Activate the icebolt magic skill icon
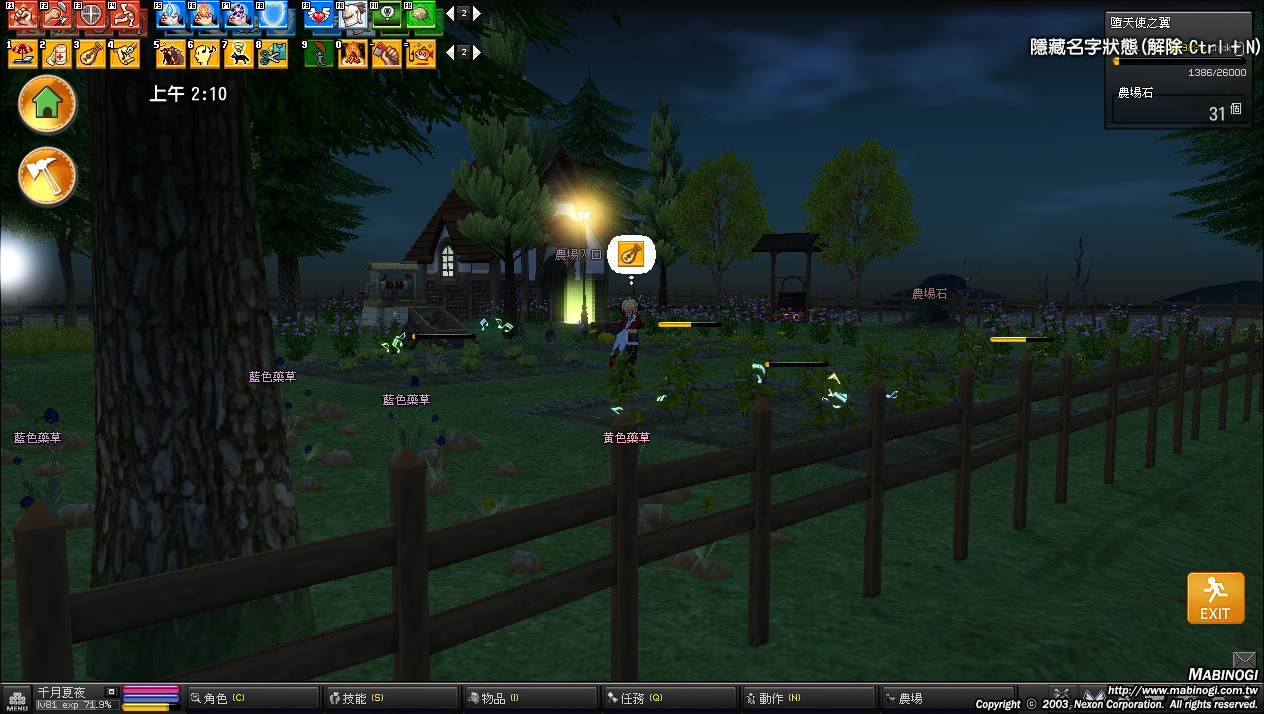This screenshot has width=1264, height=714. [x=171, y=16]
